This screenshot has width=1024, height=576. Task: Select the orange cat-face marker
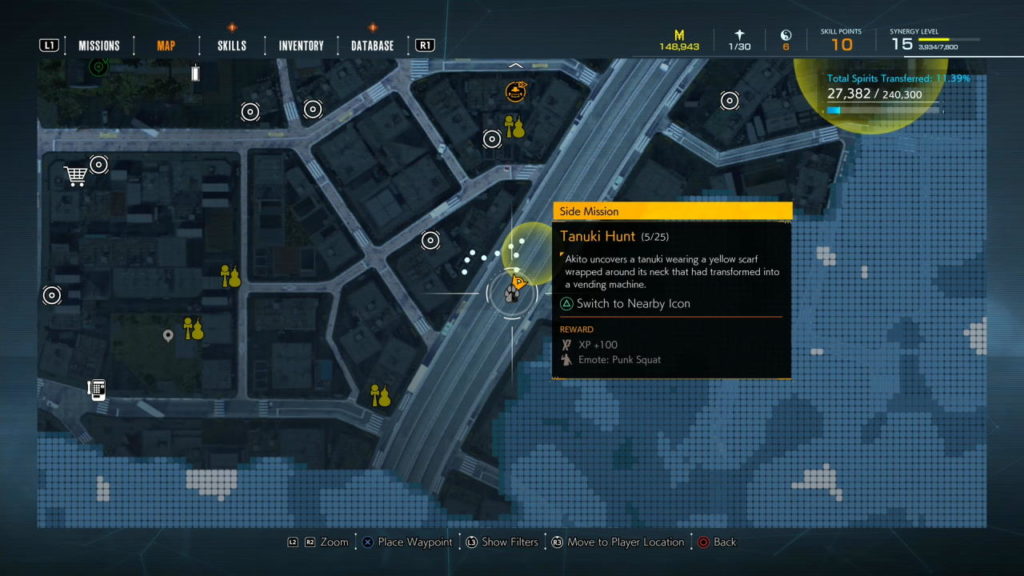(x=516, y=93)
